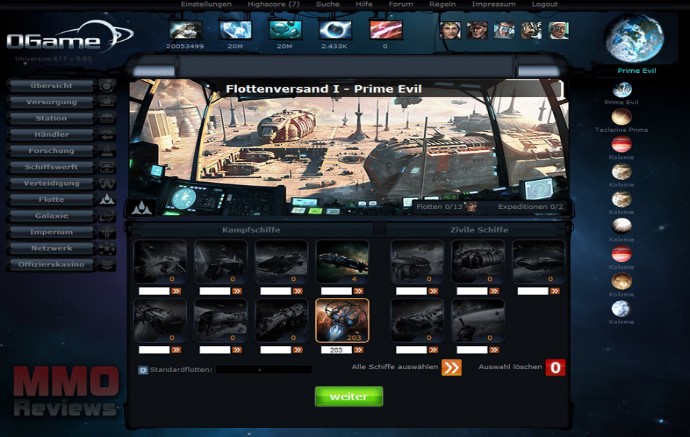This screenshot has height=437, width=690.
Task: Select the highlighted ship with 203 units
Action: coord(342,320)
